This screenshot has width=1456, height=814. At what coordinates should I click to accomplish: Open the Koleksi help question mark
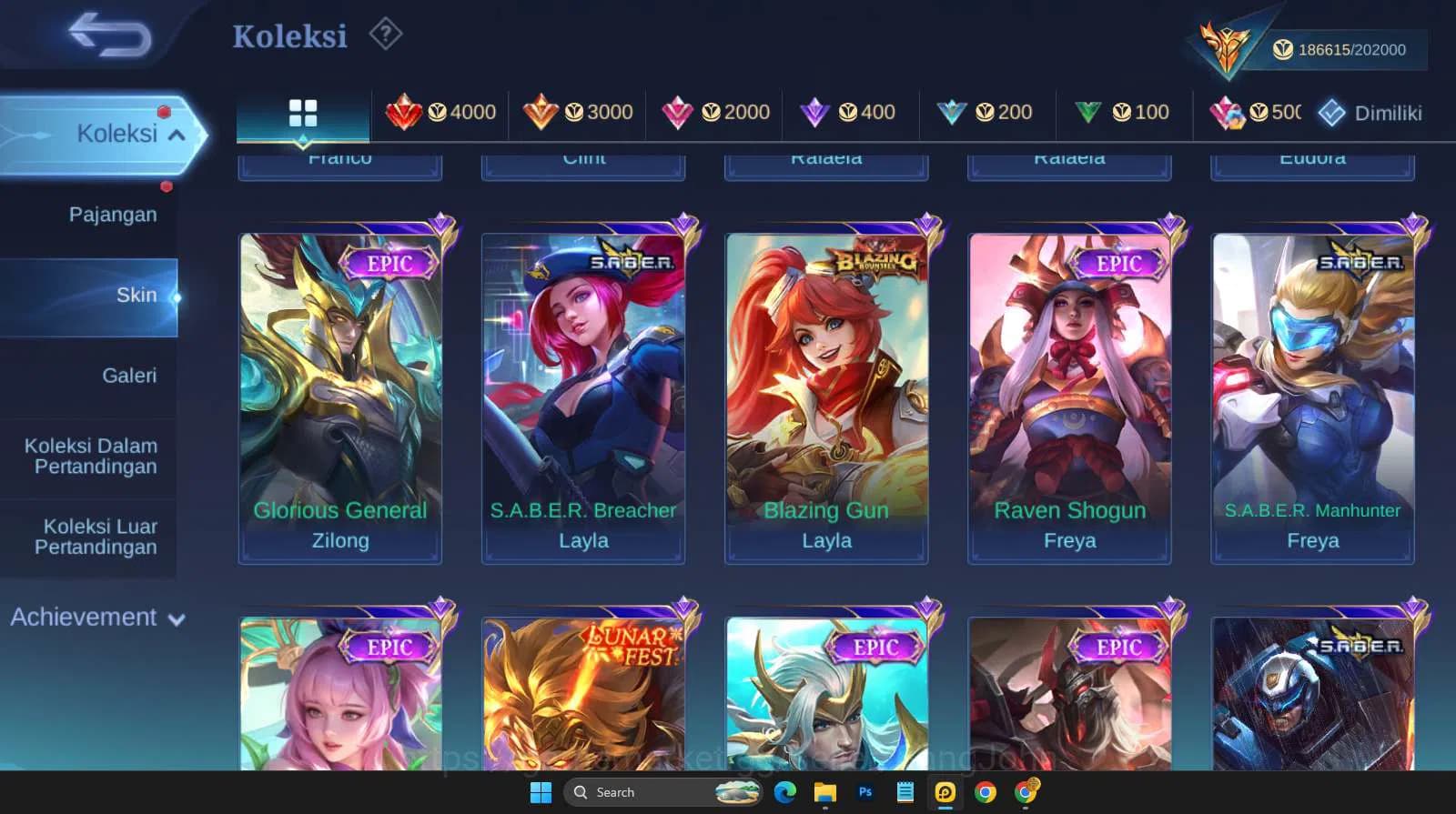coord(386,34)
